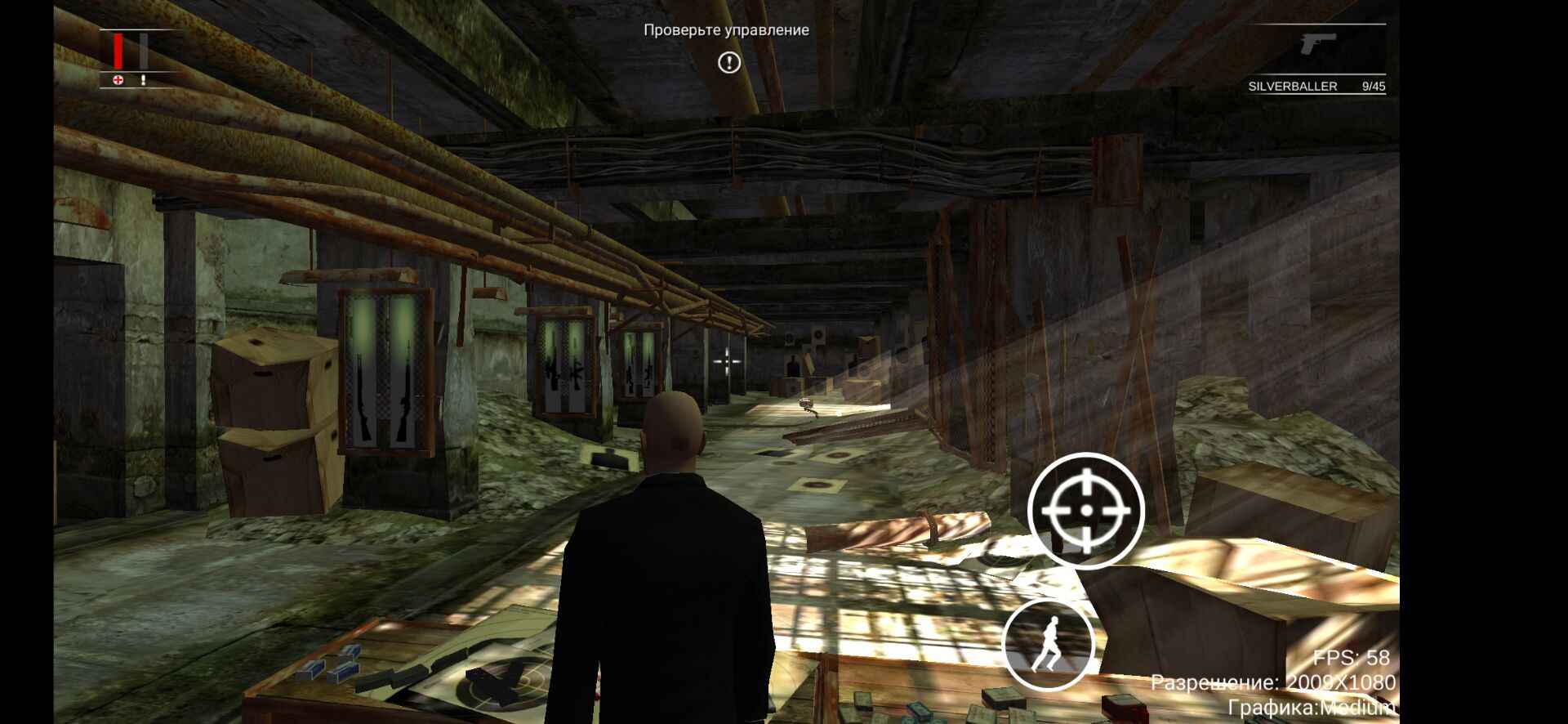Viewport: 1568px width, 724px height.
Task: Select the red cross health icon
Action: [x=116, y=80]
